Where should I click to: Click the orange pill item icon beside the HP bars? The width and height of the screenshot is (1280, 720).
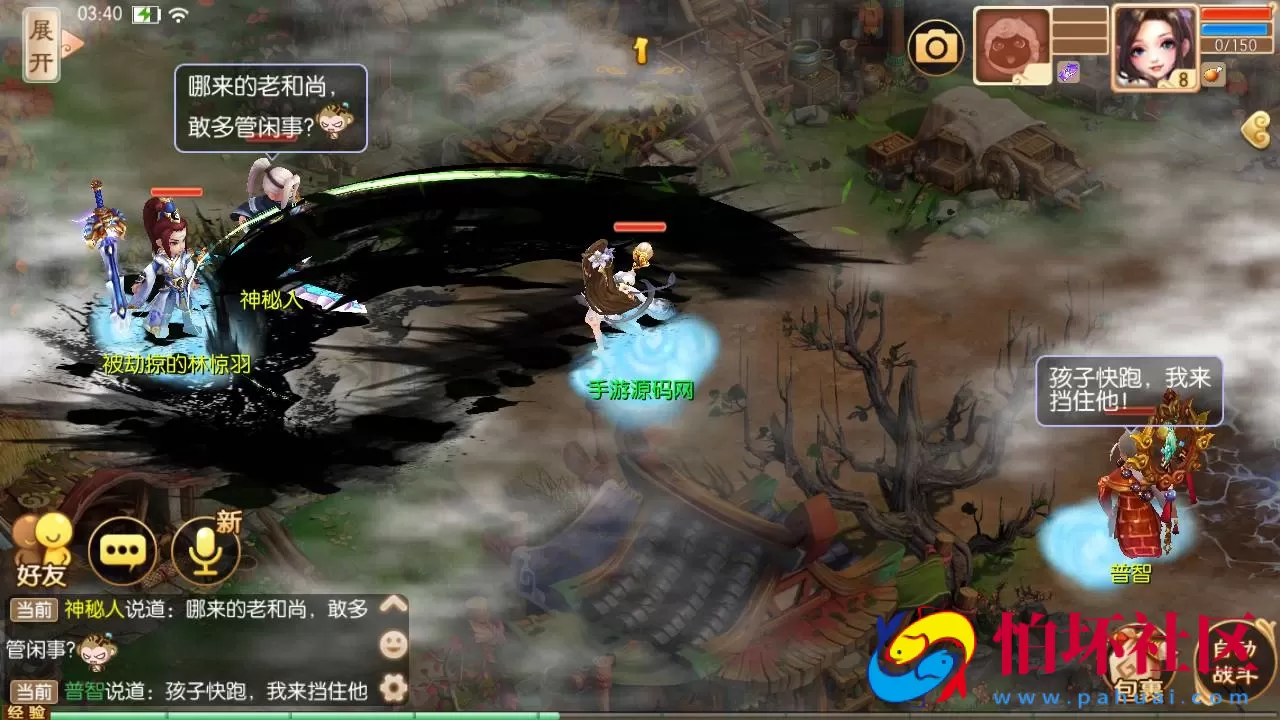click(1210, 73)
